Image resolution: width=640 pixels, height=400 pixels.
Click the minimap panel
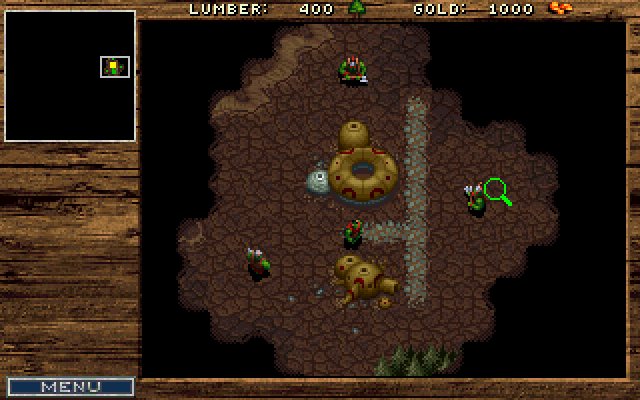[70, 76]
